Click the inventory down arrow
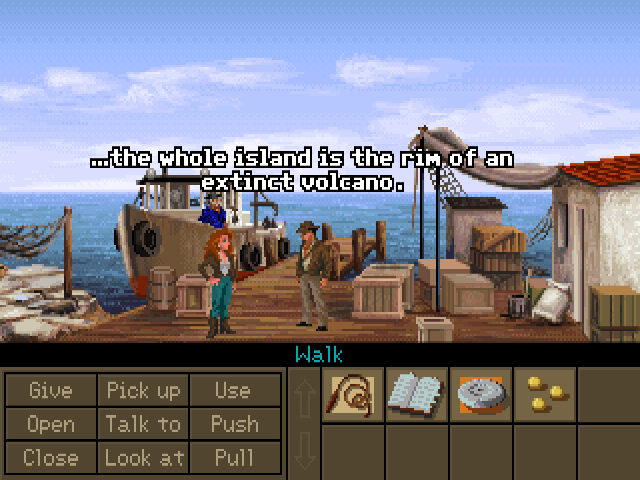 coord(304,452)
